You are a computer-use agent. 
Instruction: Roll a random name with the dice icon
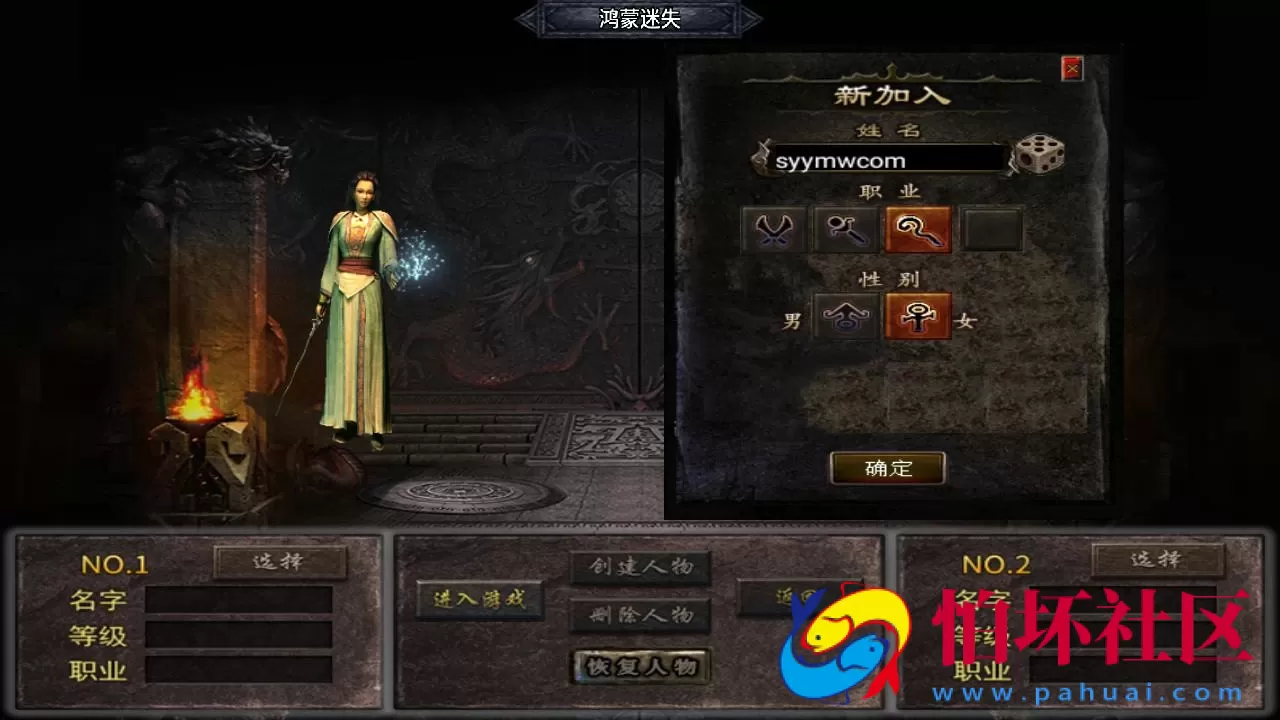tap(1038, 156)
